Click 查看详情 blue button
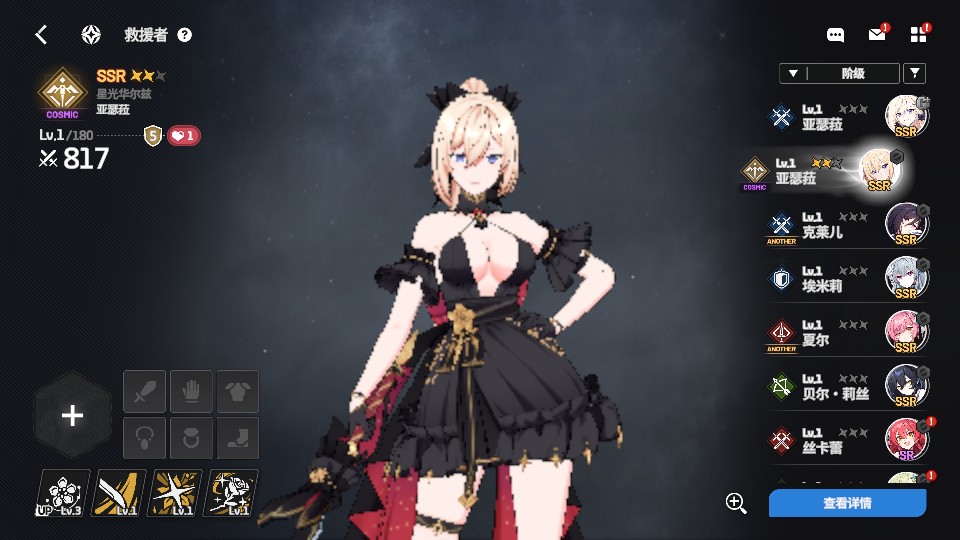The image size is (960, 540). click(x=847, y=503)
